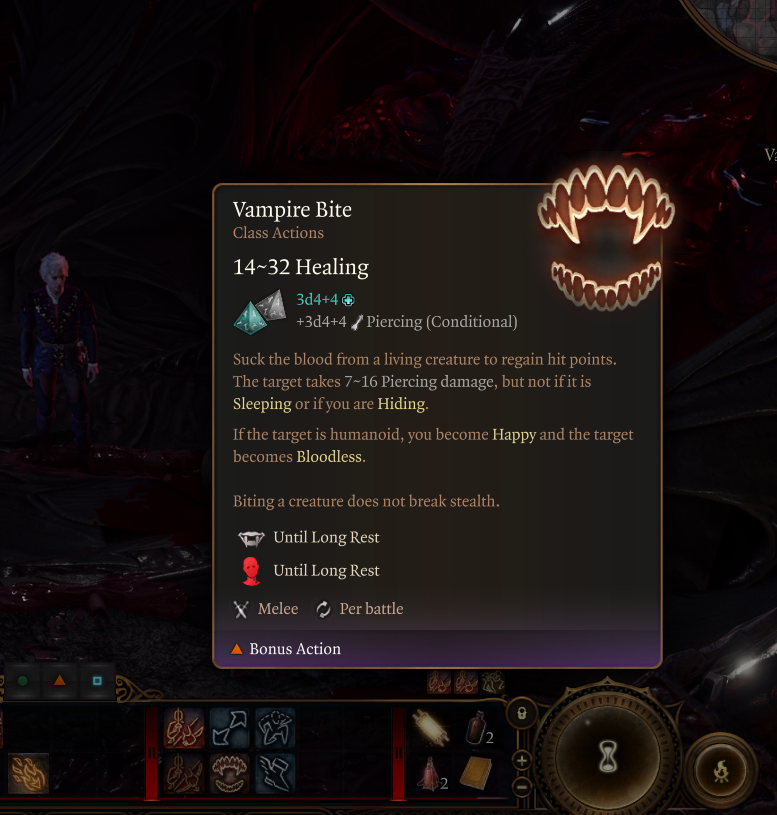Click the round flame button beside the hourglass

pyautogui.click(x=721, y=770)
